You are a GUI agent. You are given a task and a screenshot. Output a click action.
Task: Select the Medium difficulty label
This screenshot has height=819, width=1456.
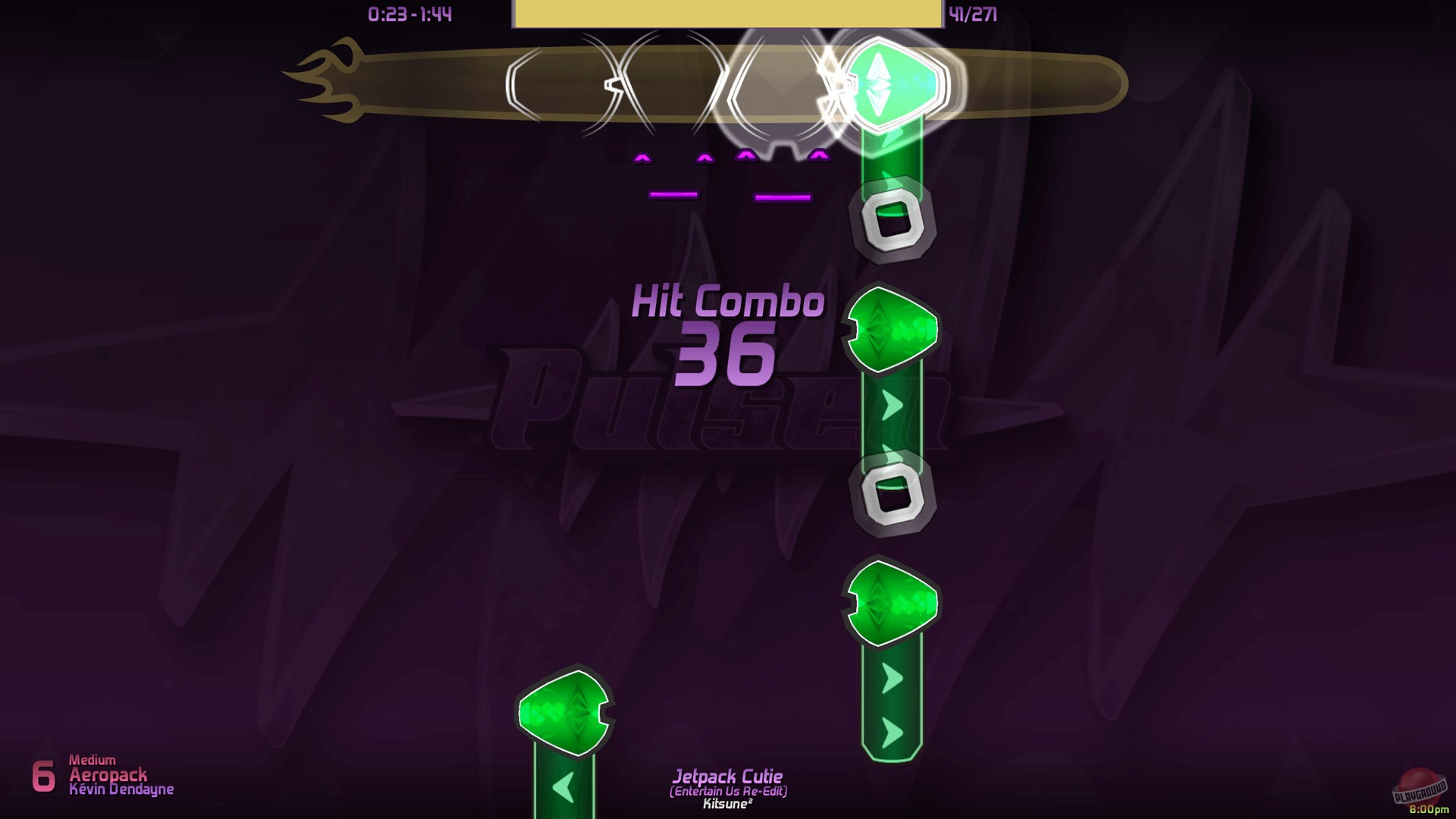pos(92,759)
